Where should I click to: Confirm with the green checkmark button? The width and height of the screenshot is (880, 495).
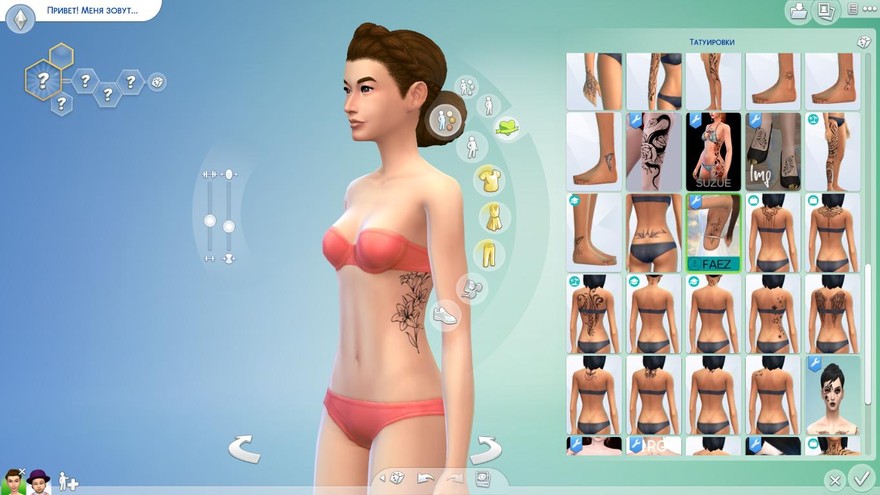click(x=860, y=478)
